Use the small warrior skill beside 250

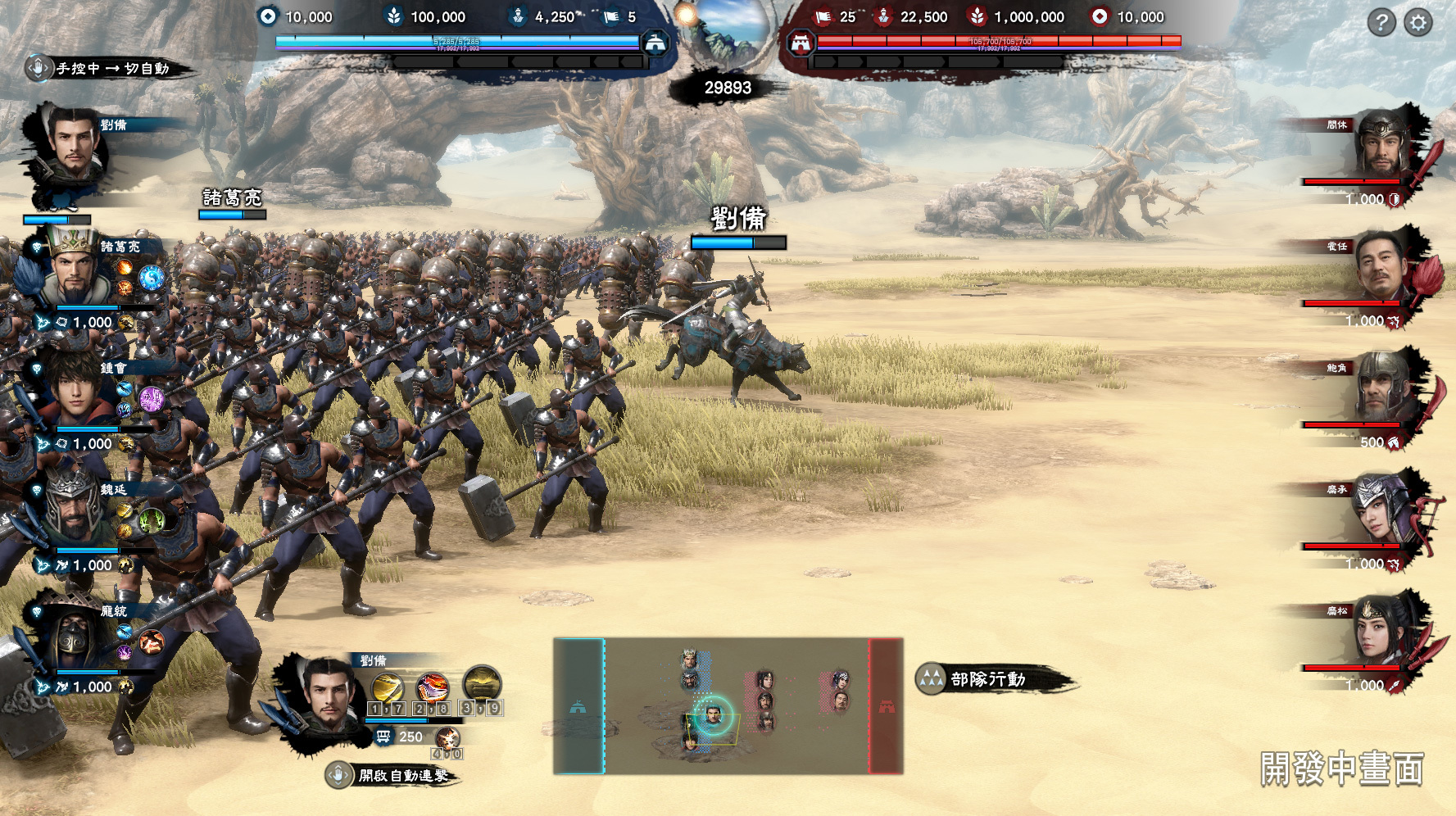point(447,738)
